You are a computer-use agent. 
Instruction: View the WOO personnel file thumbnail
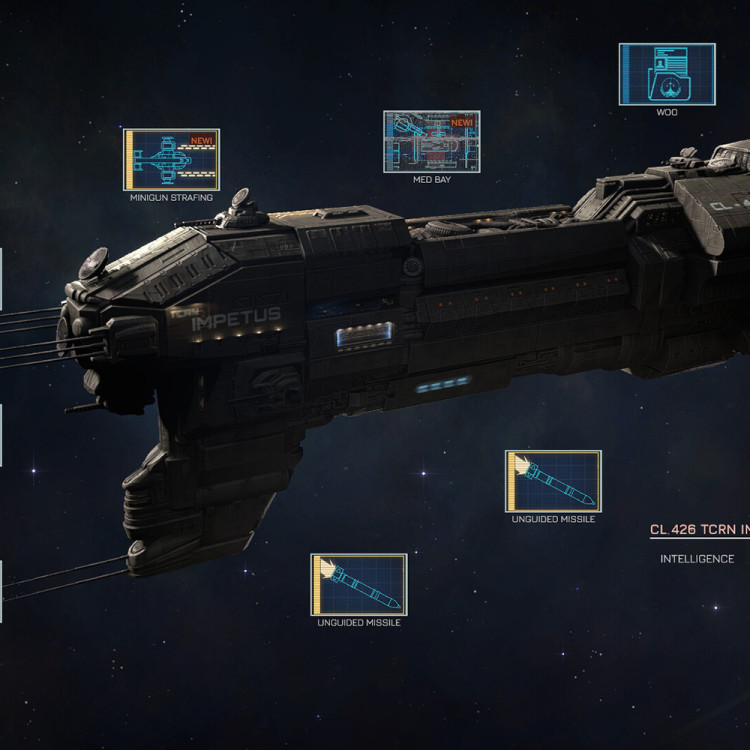tap(667, 74)
